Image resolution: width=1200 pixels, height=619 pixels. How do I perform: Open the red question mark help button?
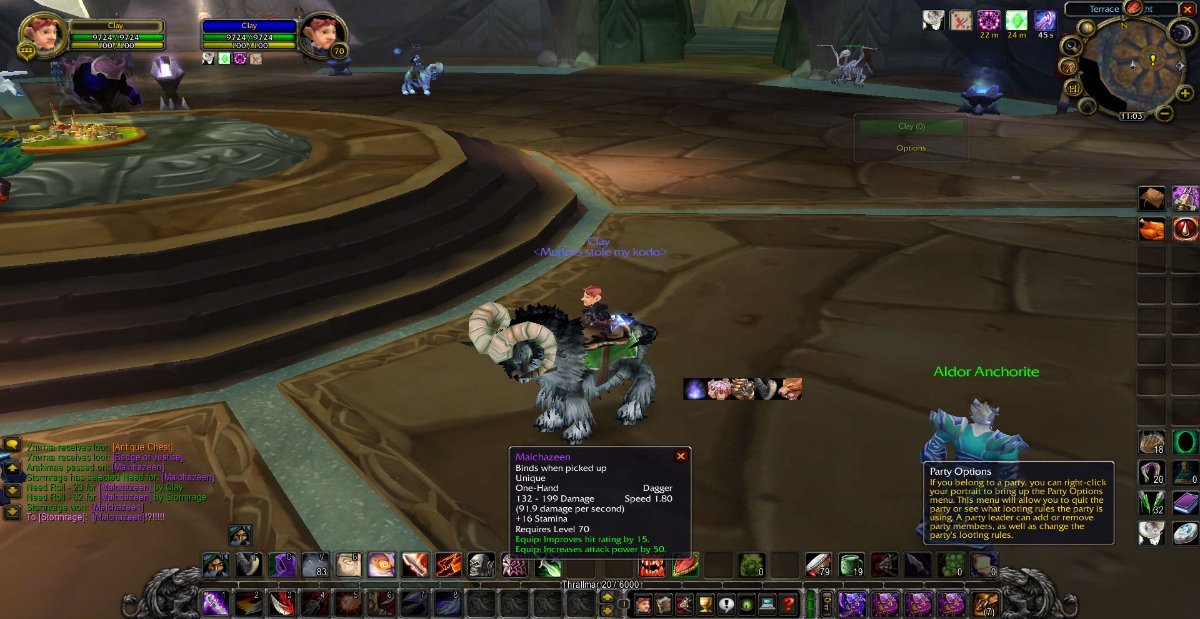pos(789,604)
